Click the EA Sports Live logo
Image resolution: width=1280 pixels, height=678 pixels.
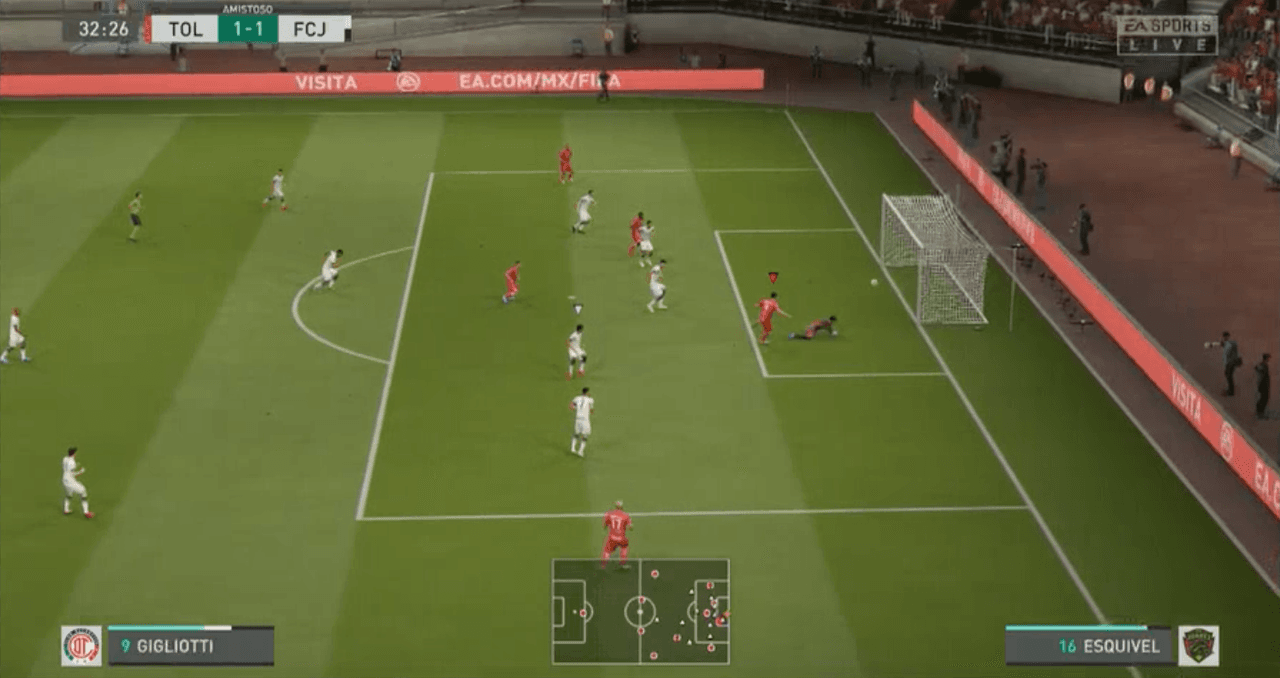point(1167,35)
